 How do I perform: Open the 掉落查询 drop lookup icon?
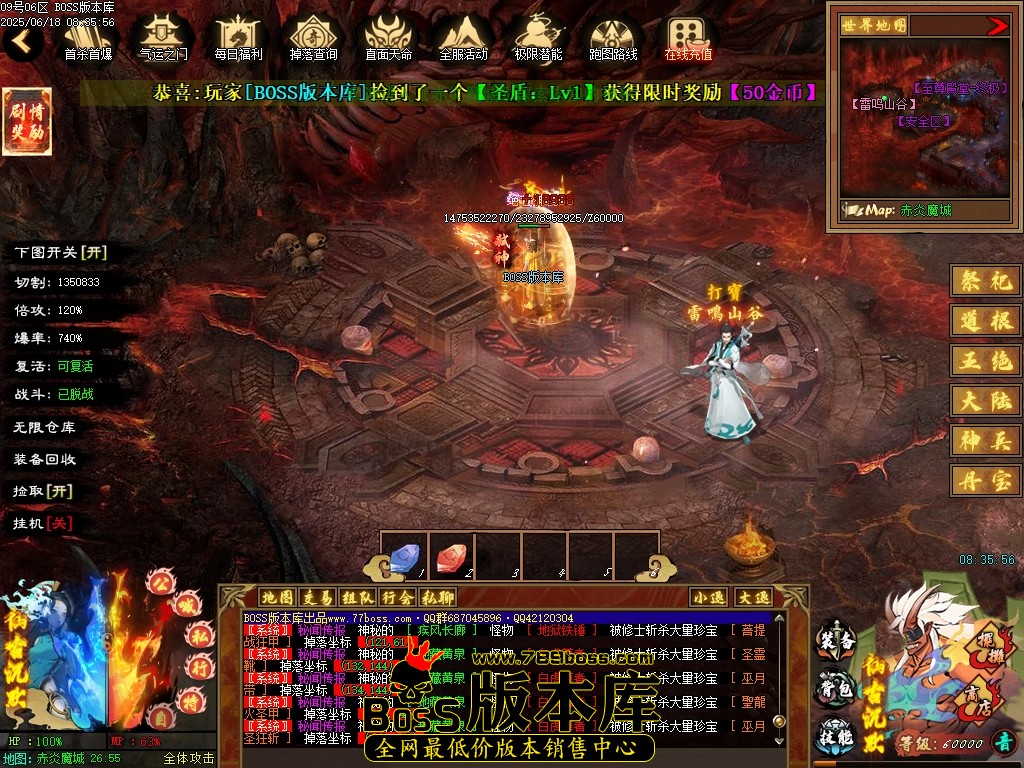click(313, 38)
